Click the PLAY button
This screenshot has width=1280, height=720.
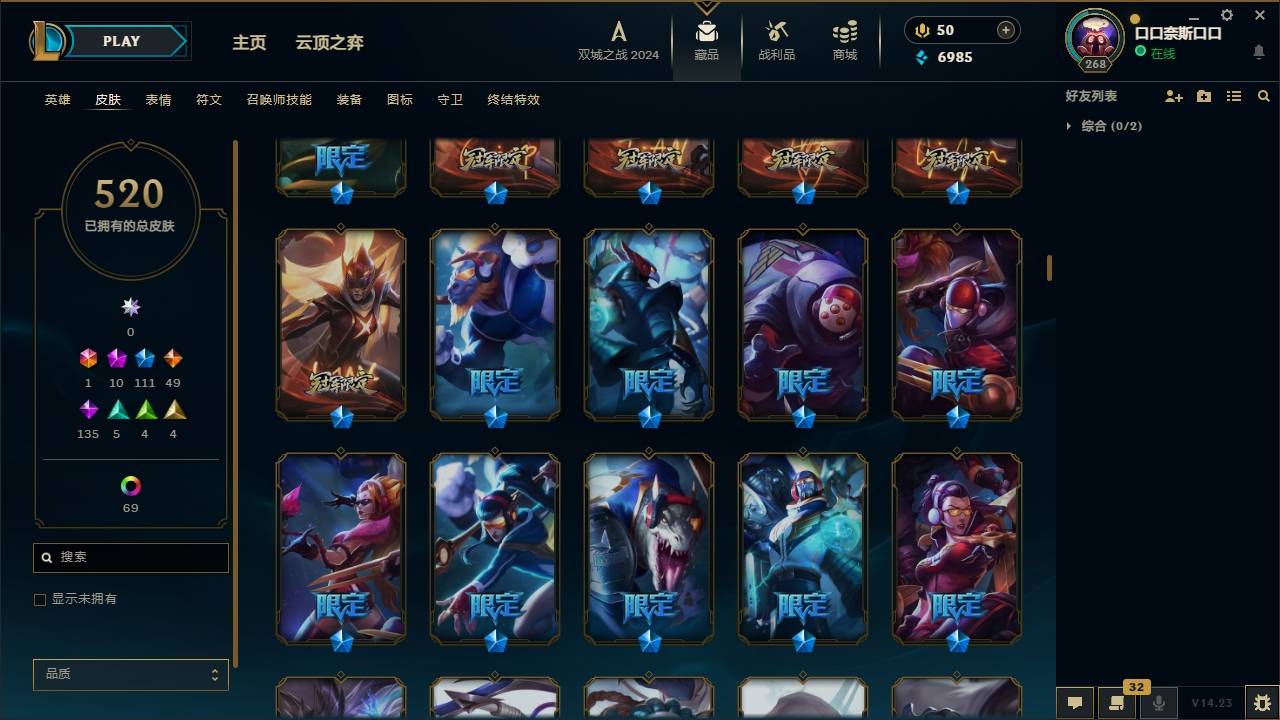click(x=121, y=41)
